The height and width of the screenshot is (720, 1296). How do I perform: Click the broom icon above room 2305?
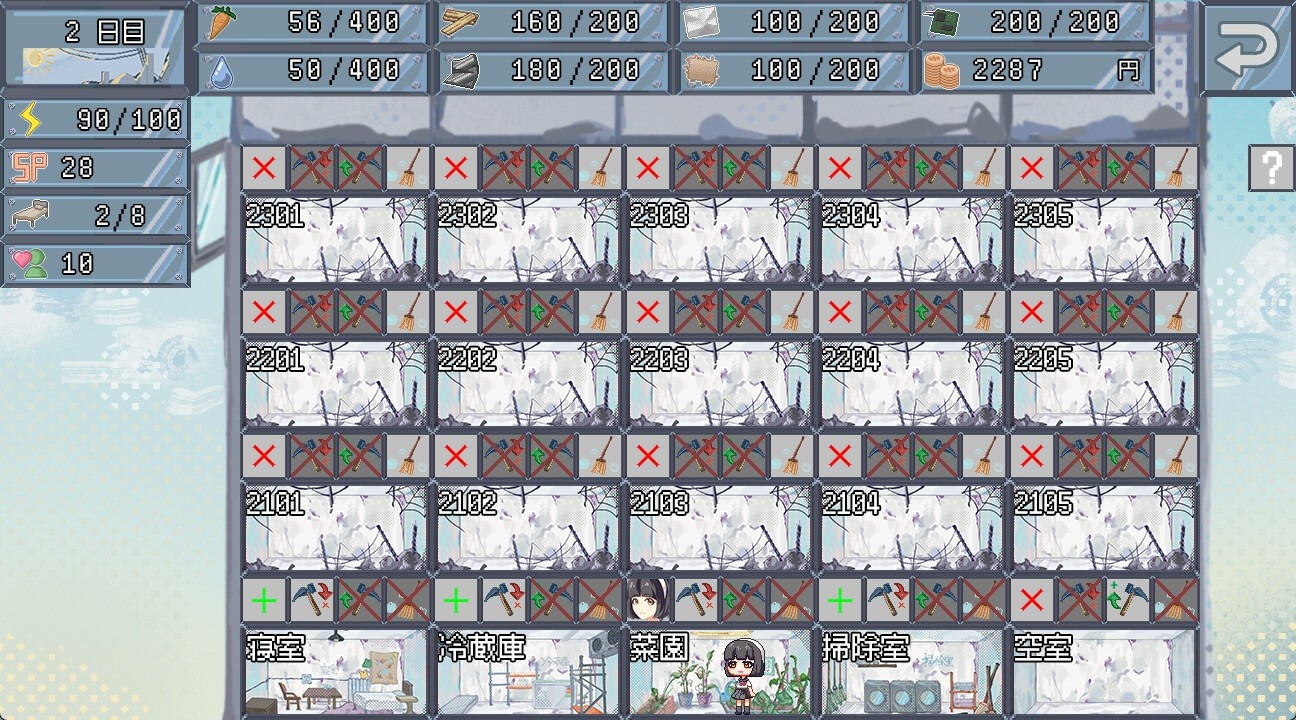pos(1176,168)
